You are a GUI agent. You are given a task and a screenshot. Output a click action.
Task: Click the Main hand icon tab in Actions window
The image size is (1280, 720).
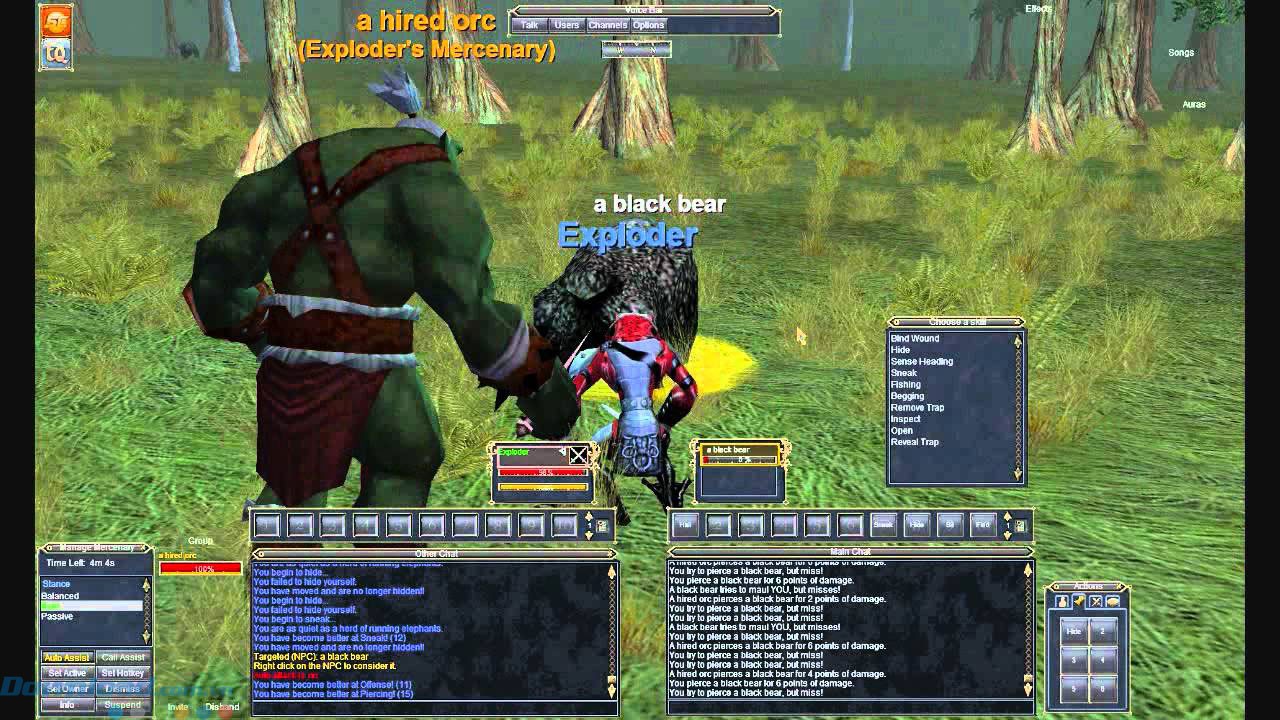pos(1062,600)
